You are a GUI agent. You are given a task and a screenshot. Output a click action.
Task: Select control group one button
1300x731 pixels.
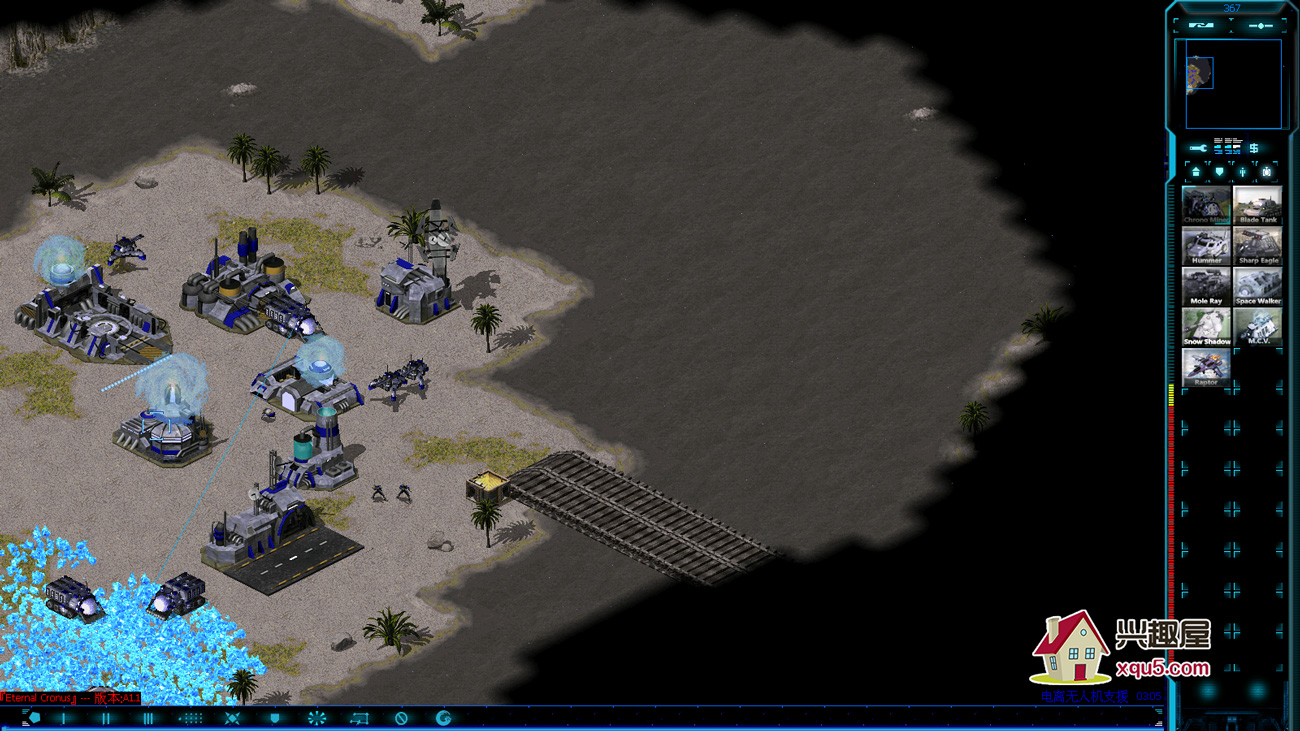click(x=64, y=718)
